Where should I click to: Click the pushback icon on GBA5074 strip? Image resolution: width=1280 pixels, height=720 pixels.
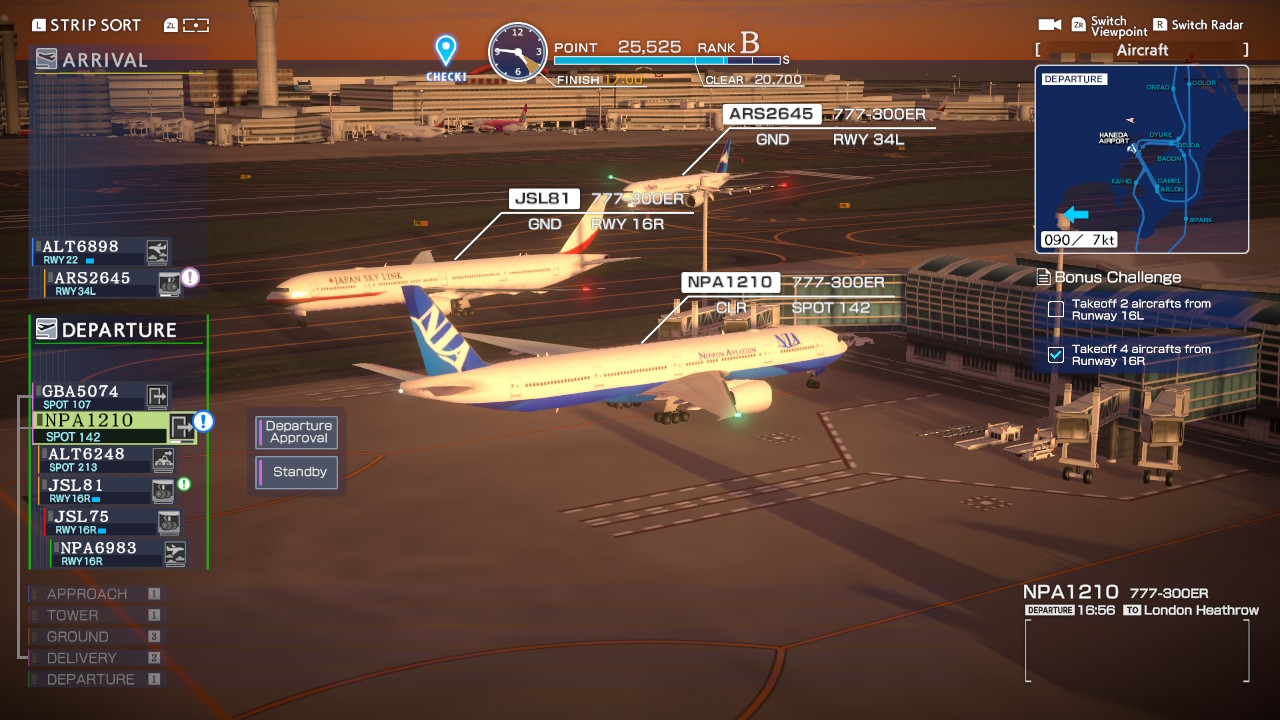click(158, 396)
